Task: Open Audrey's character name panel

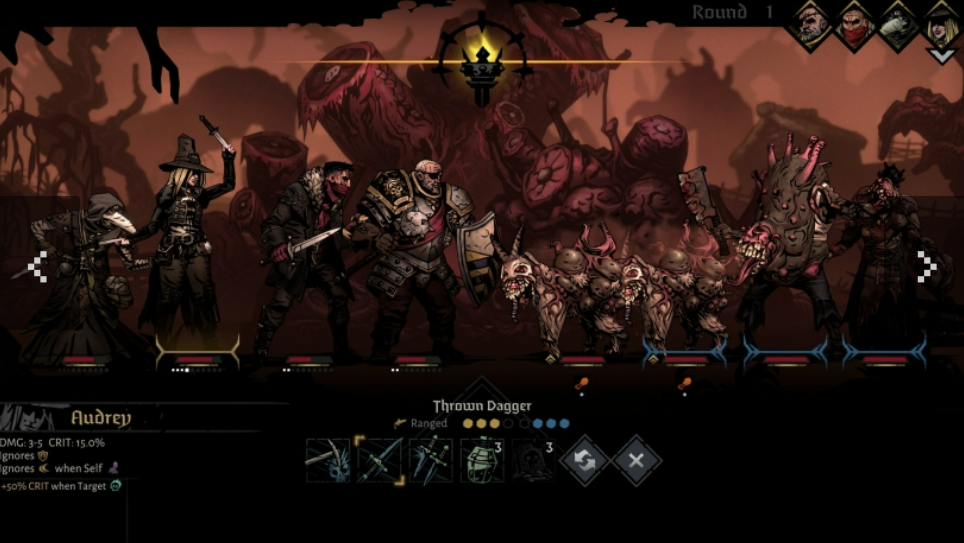Action: tap(100, 418)
